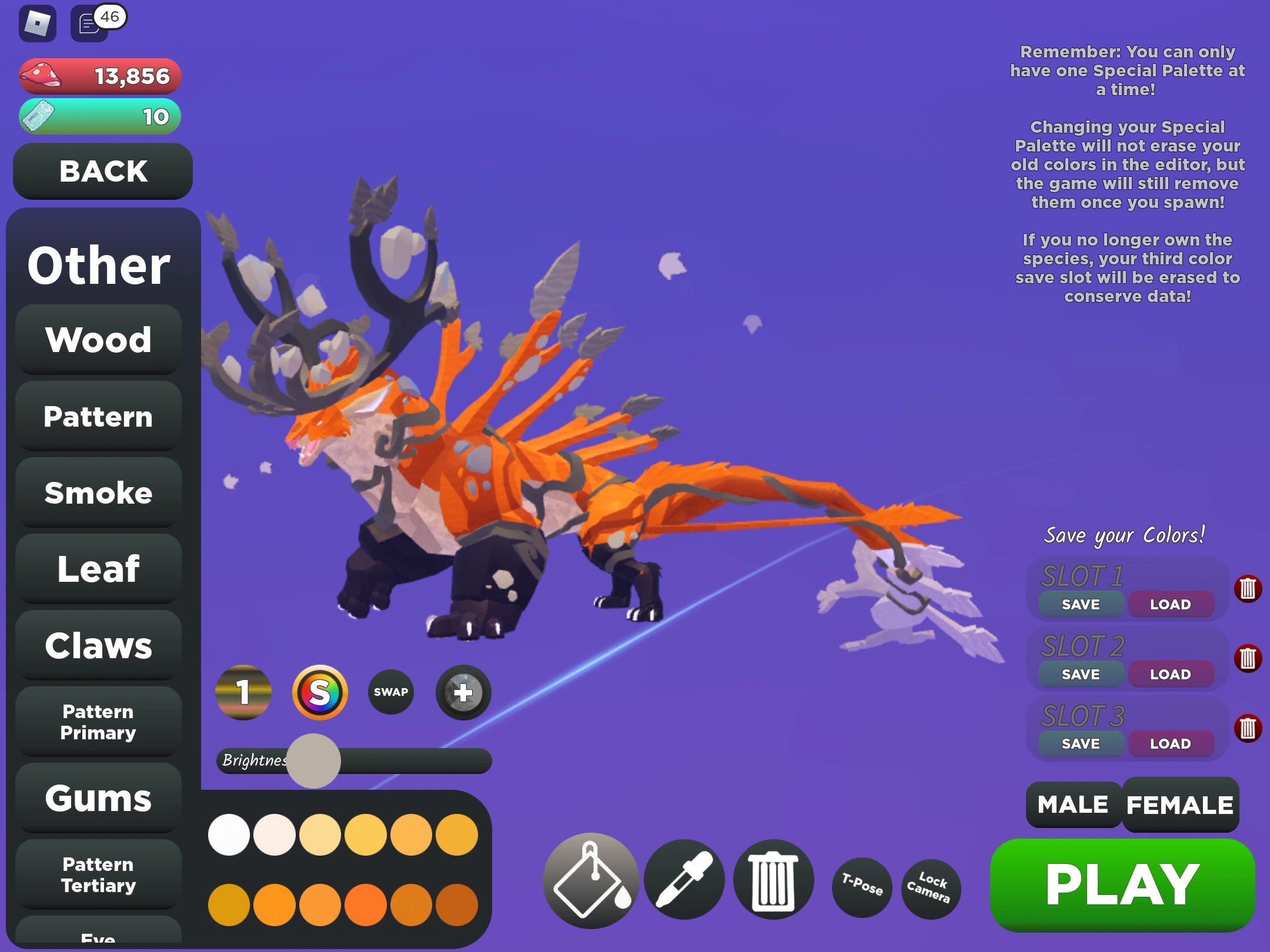
Task: Add a new palette with the plus icon
Action: 463,693
